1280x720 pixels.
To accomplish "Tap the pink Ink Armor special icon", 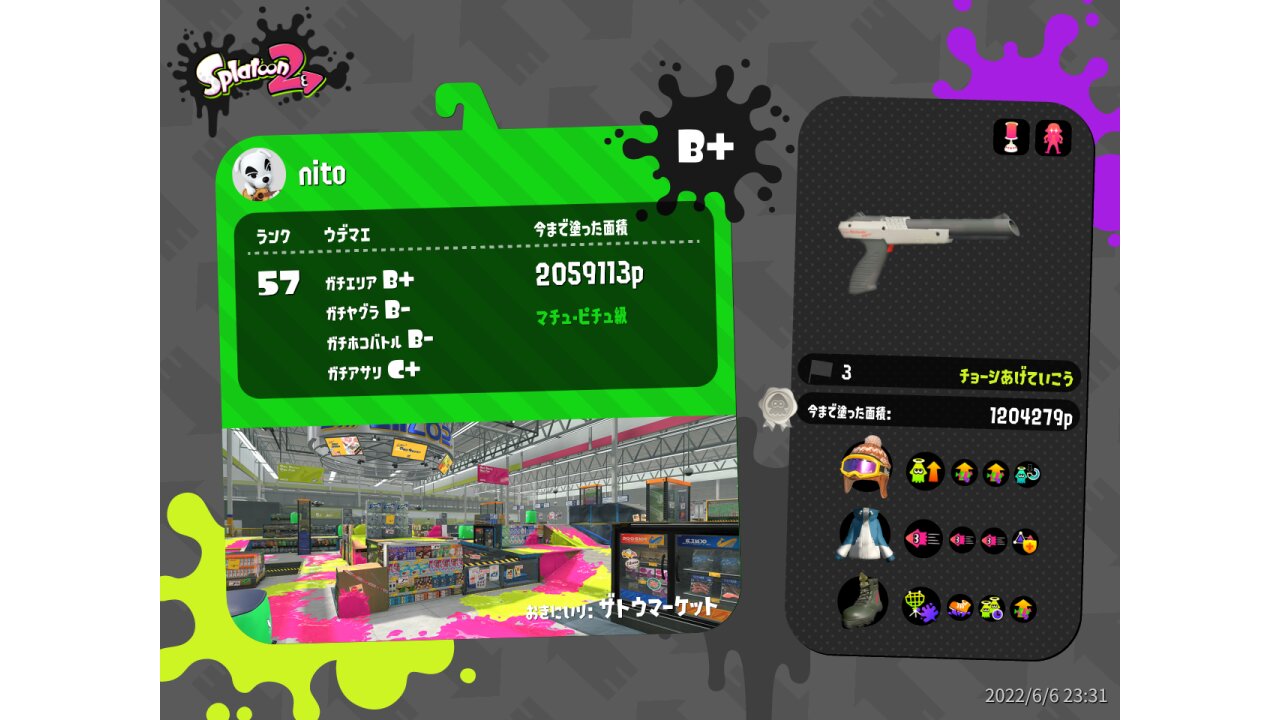I will tap(1053, 138).
